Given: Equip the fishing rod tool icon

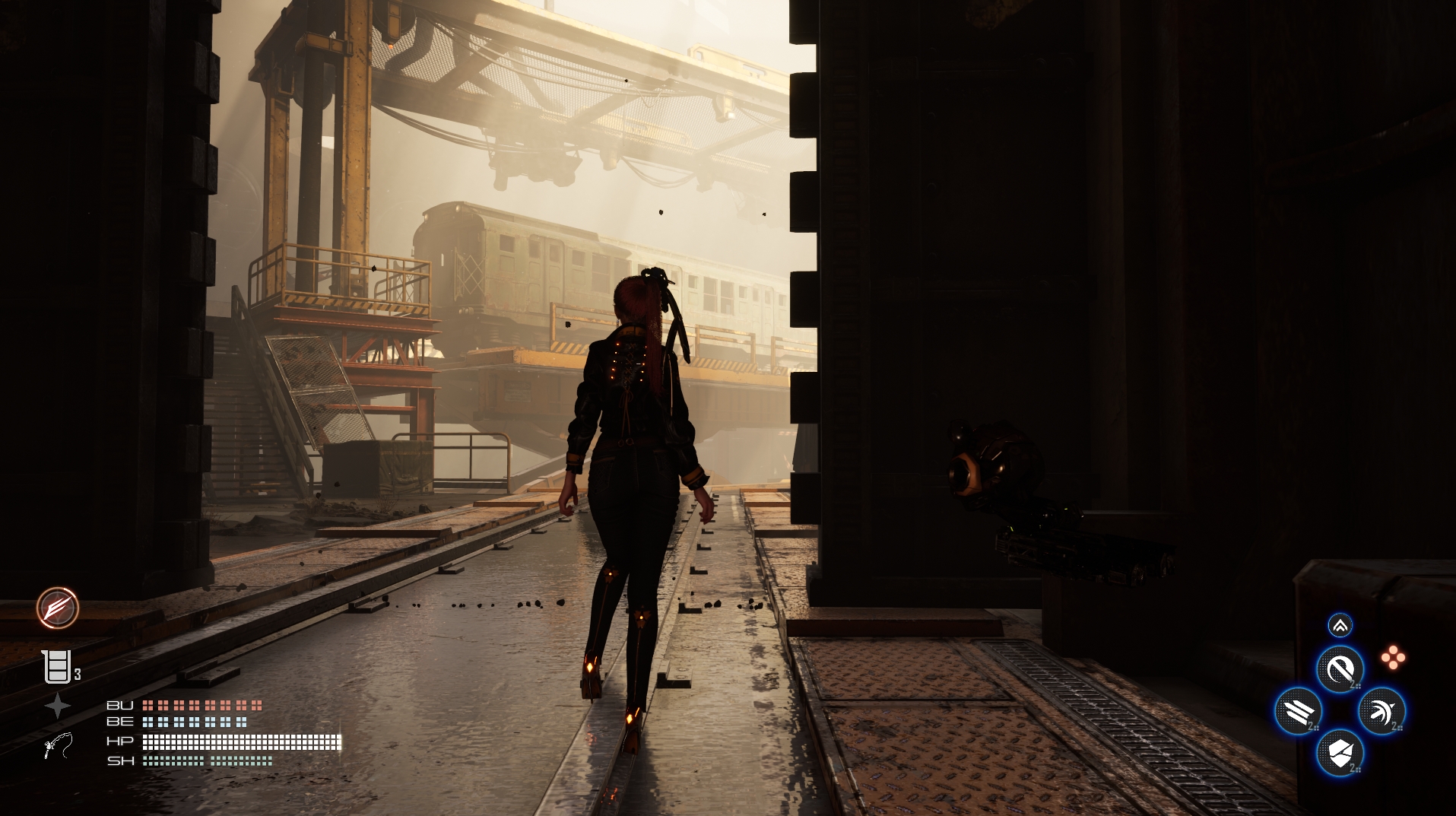Looking at the screenshot, I should 58,746.
